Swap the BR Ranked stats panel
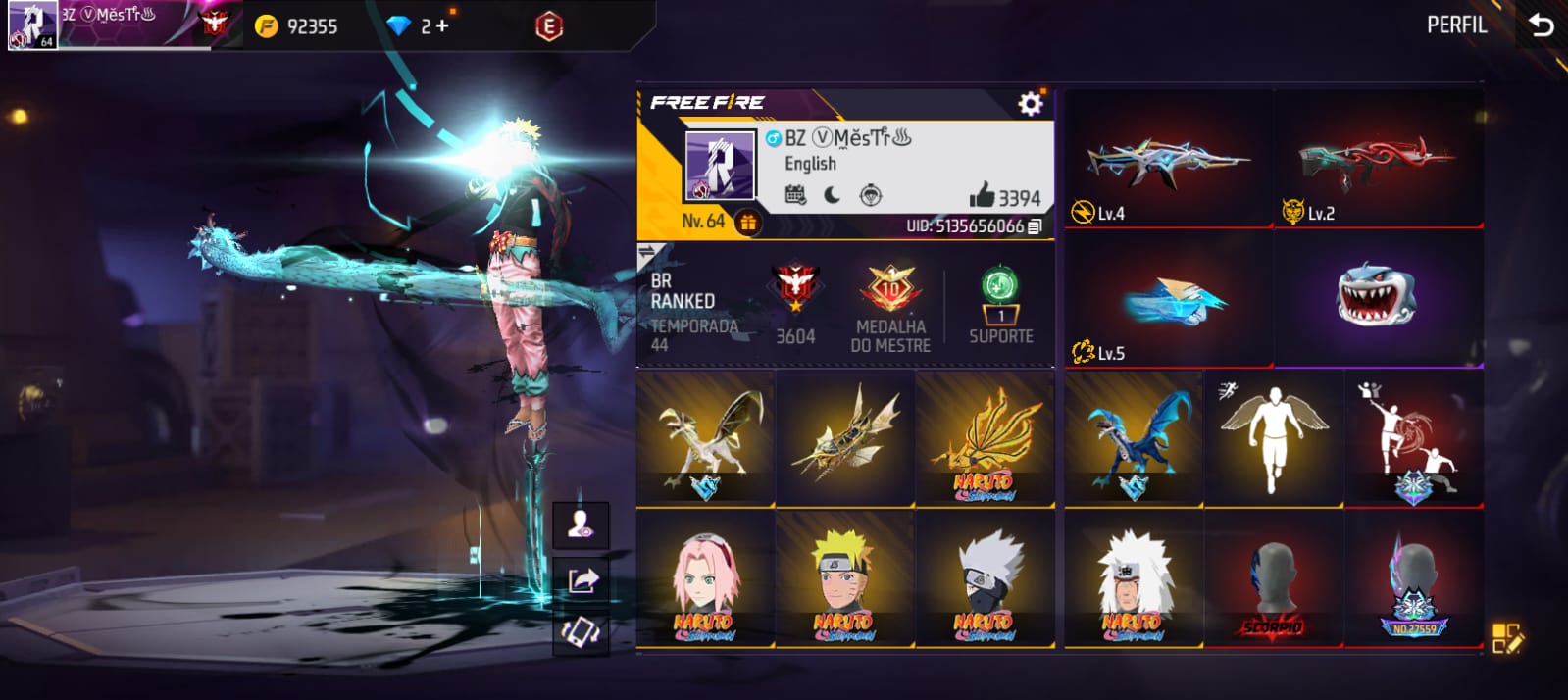Screen dimensions: 1568x700 pyautogui.click(x=647, y=254)
